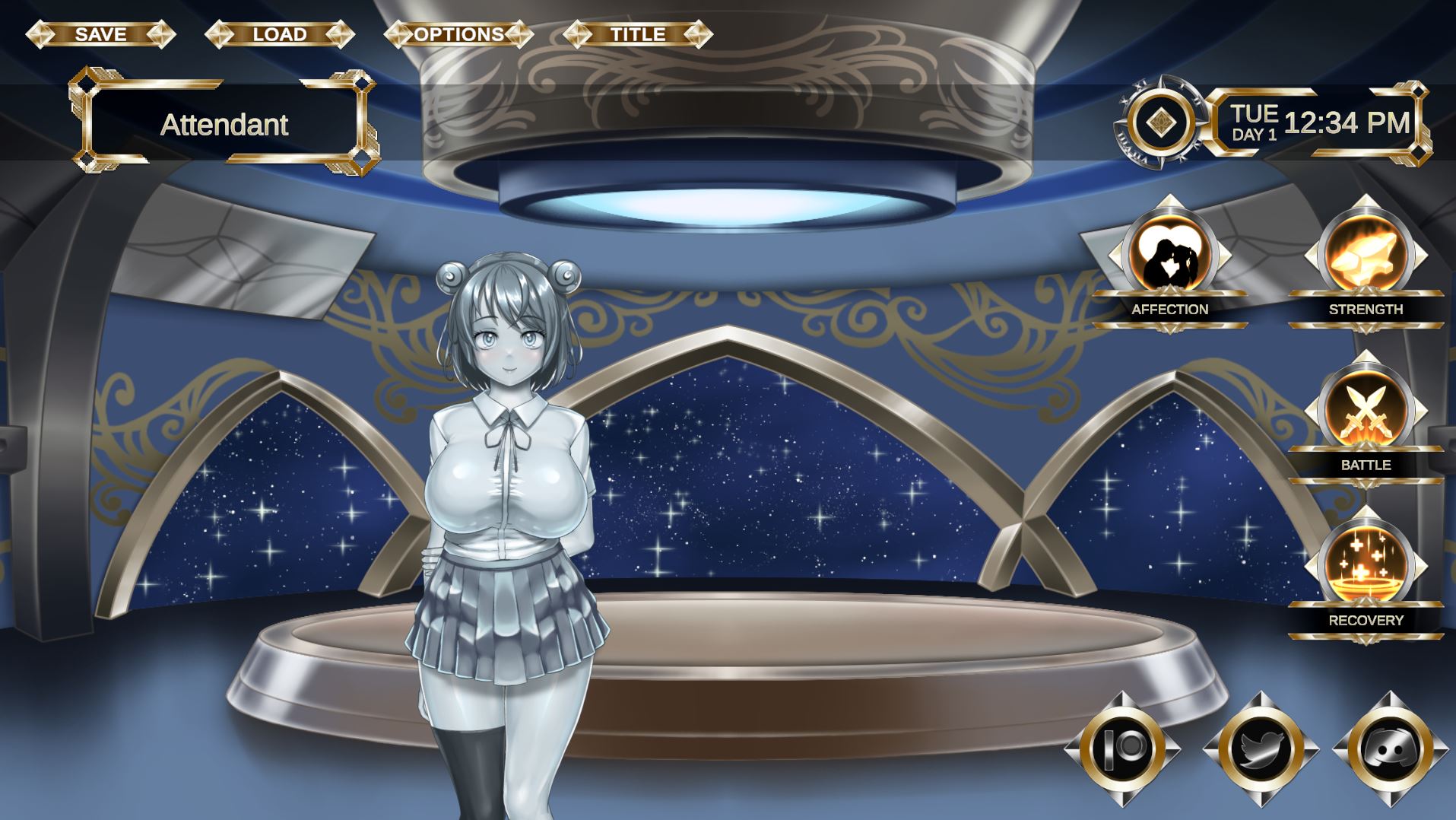
Task: Return to the TITLE screen
Action: click(638, 34)
